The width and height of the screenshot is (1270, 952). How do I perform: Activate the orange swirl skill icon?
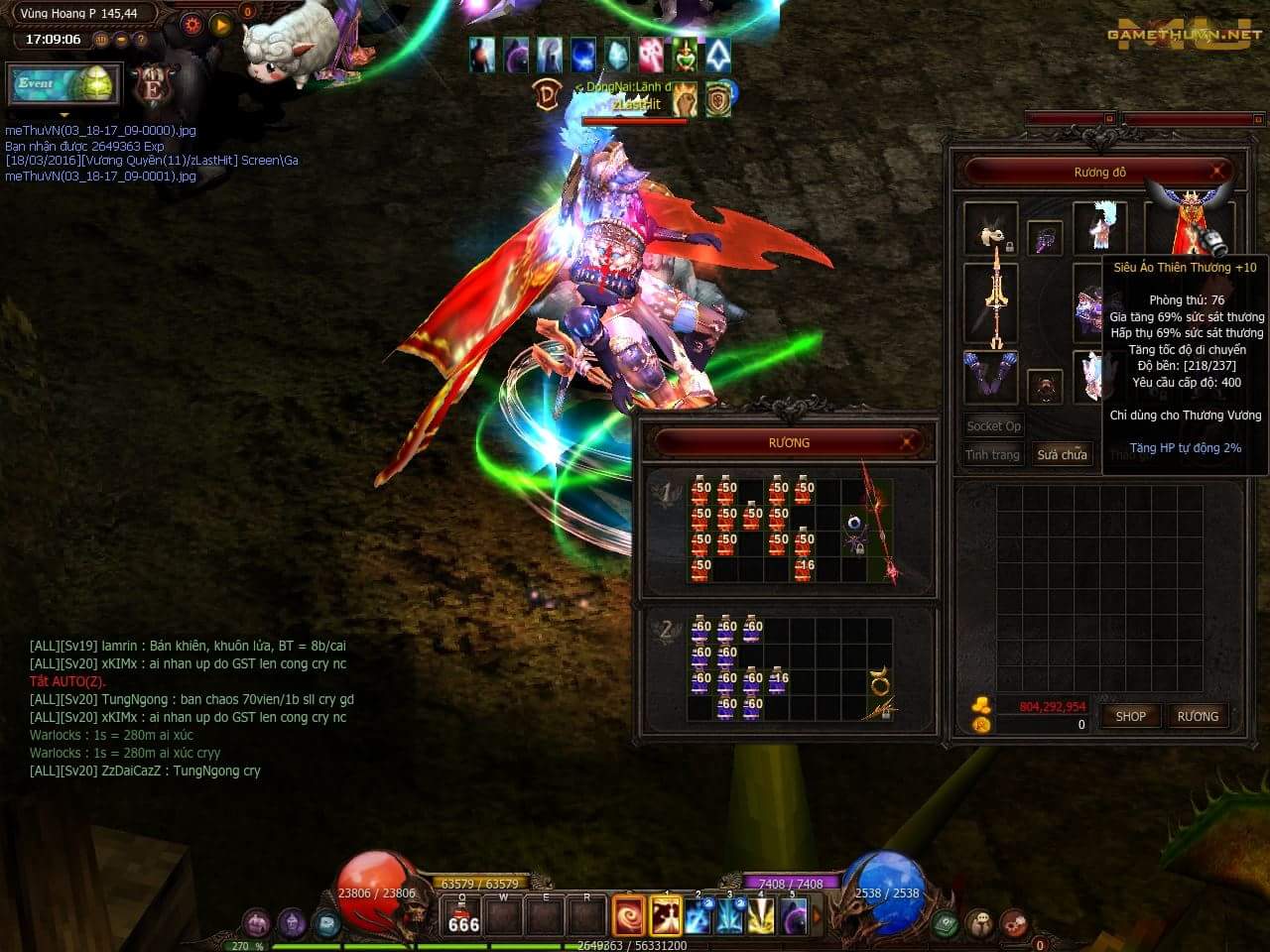(629, 916)
